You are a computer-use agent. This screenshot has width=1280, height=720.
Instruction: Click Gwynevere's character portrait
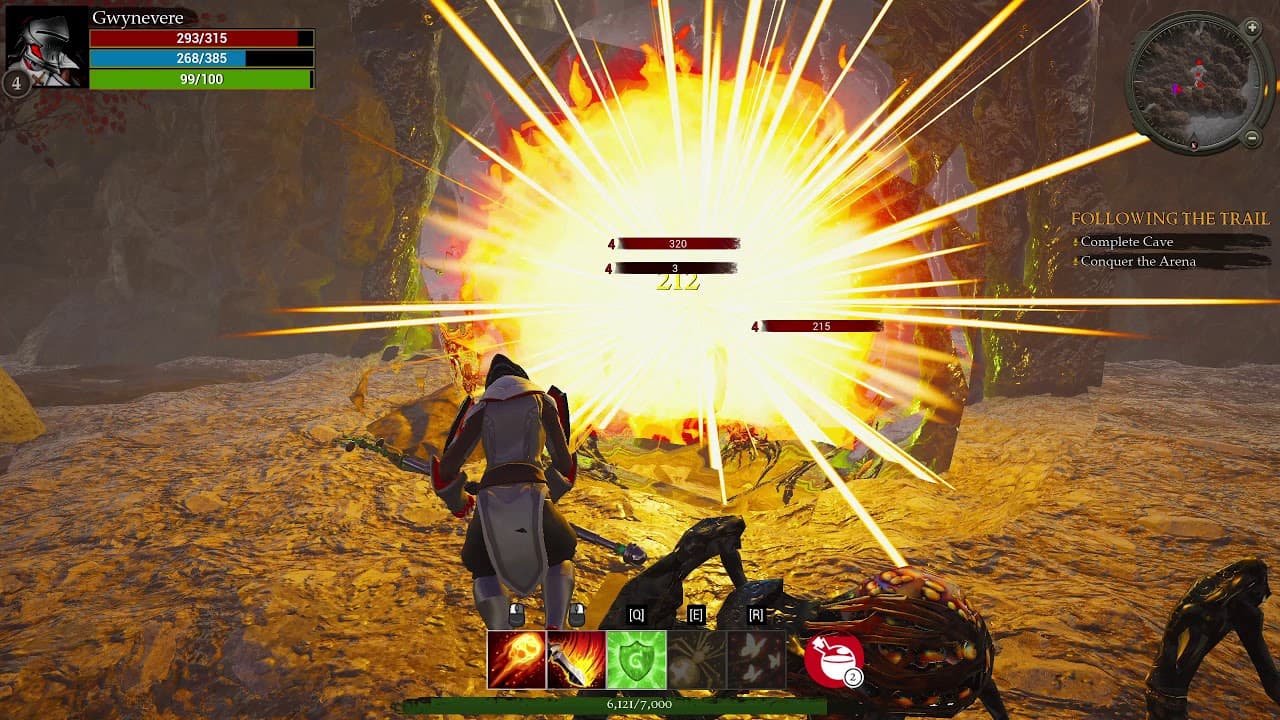[45, 45]
